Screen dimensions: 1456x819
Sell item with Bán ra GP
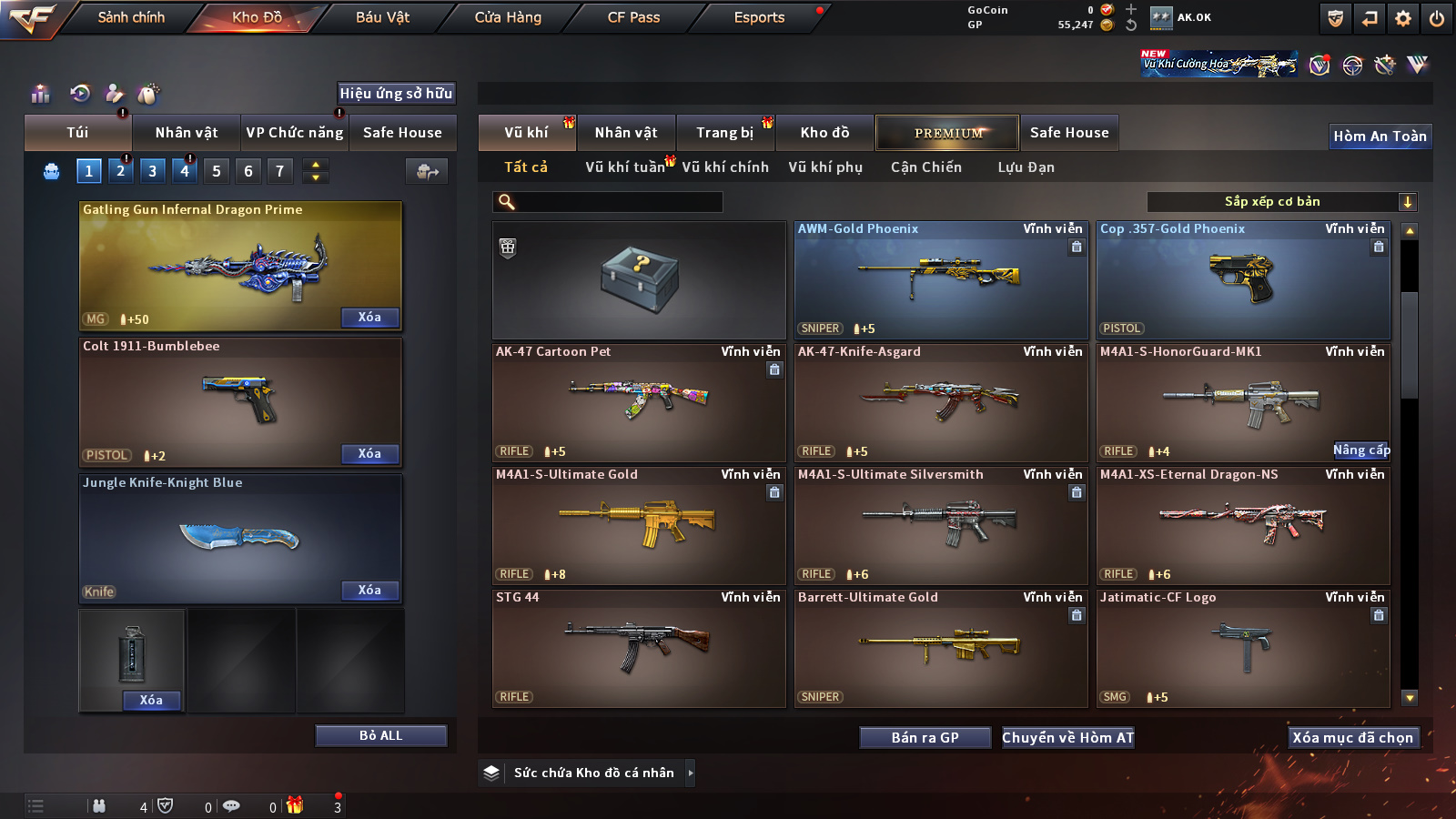925,737
